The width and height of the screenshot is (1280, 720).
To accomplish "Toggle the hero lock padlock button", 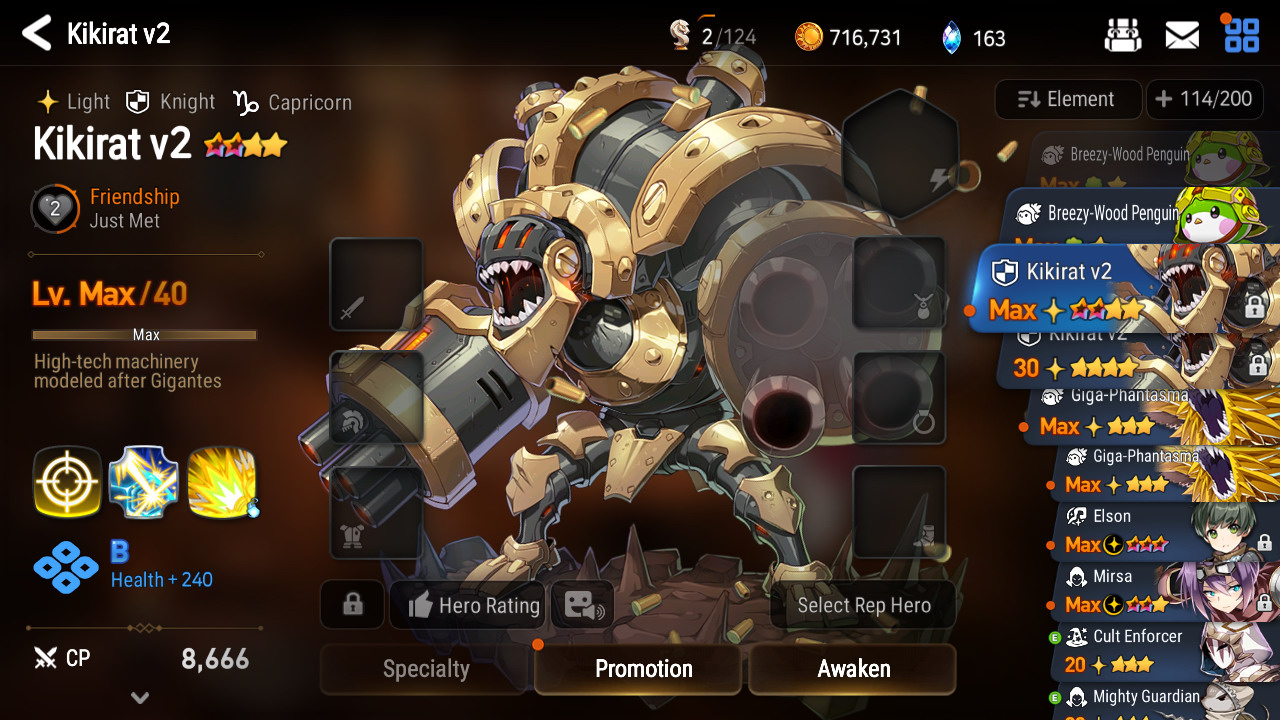I will point(352,605).
